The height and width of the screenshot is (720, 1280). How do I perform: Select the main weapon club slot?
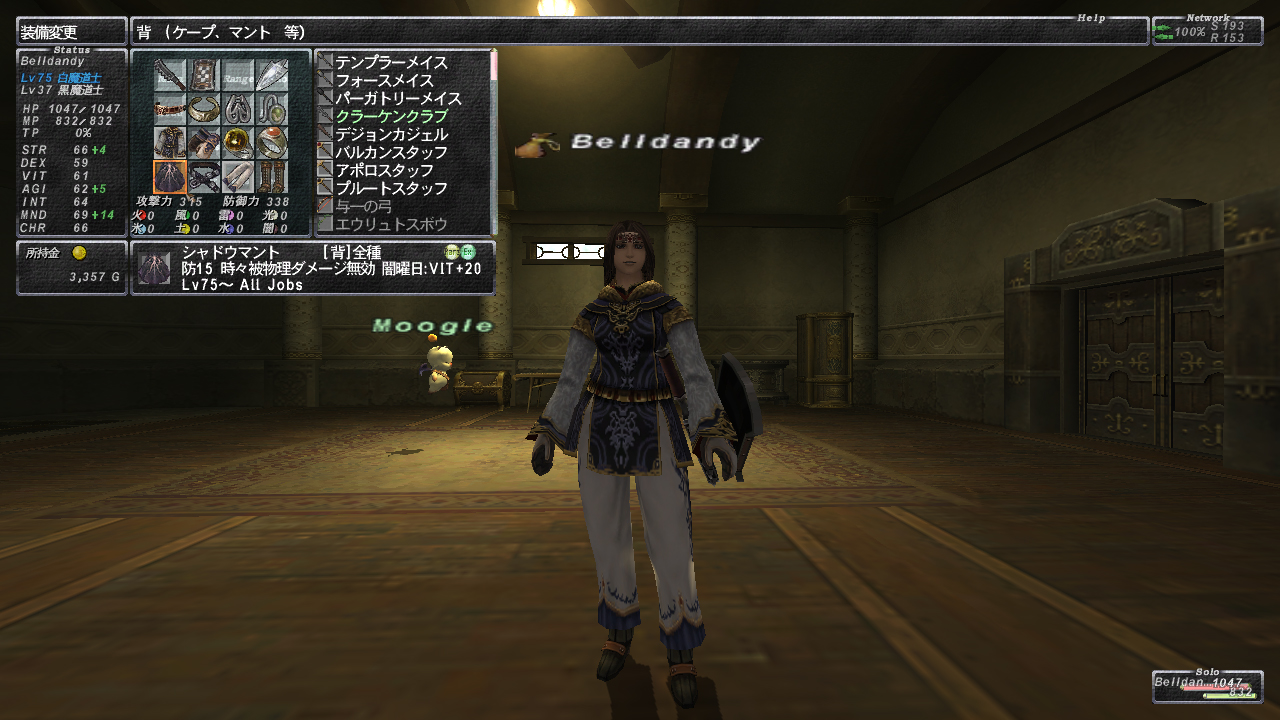coord(170,75)
